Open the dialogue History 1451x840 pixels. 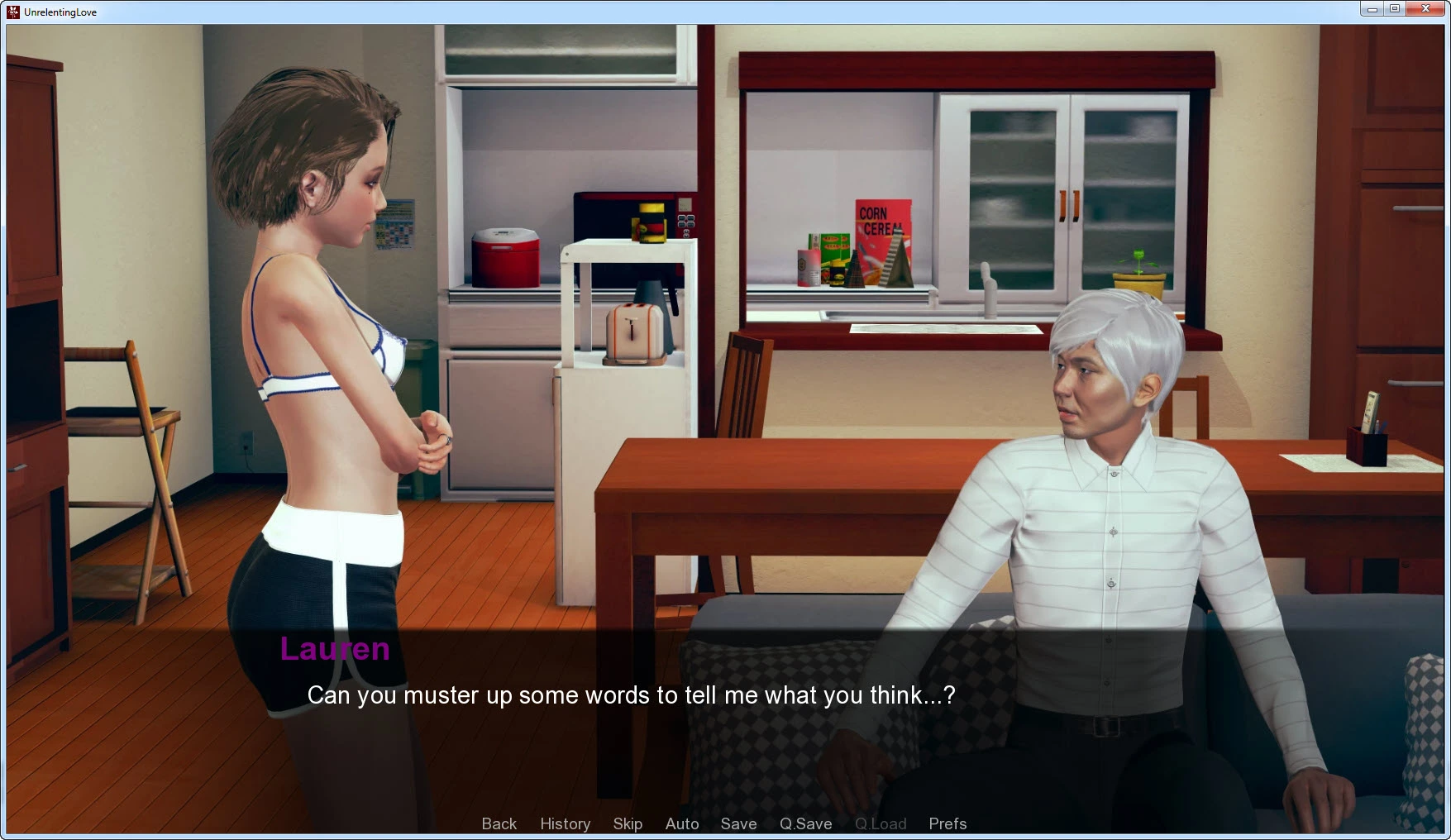coord(565,823)
